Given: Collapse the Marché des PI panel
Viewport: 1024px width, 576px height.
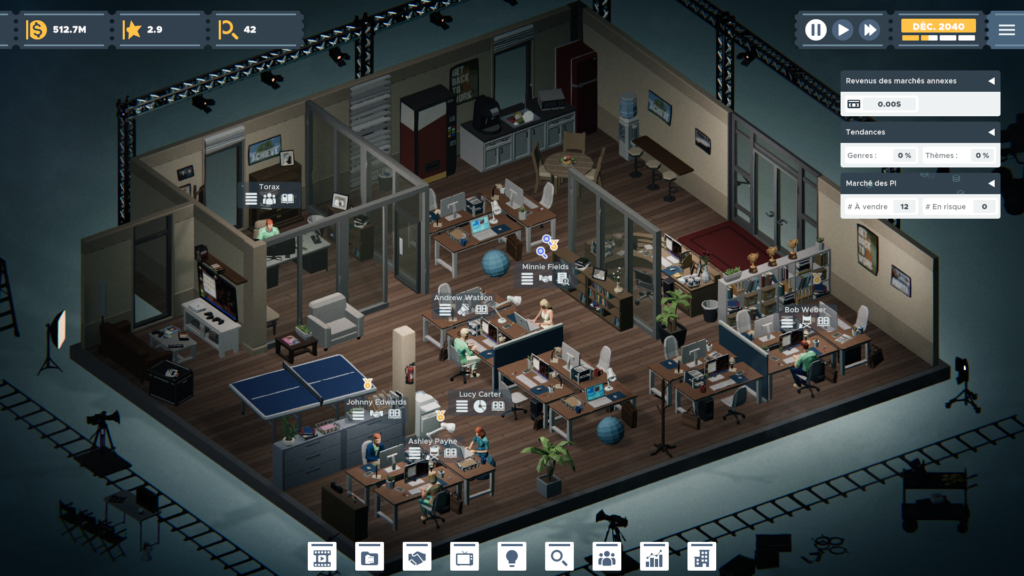Looking at the screenshot, I should [991, 183].
